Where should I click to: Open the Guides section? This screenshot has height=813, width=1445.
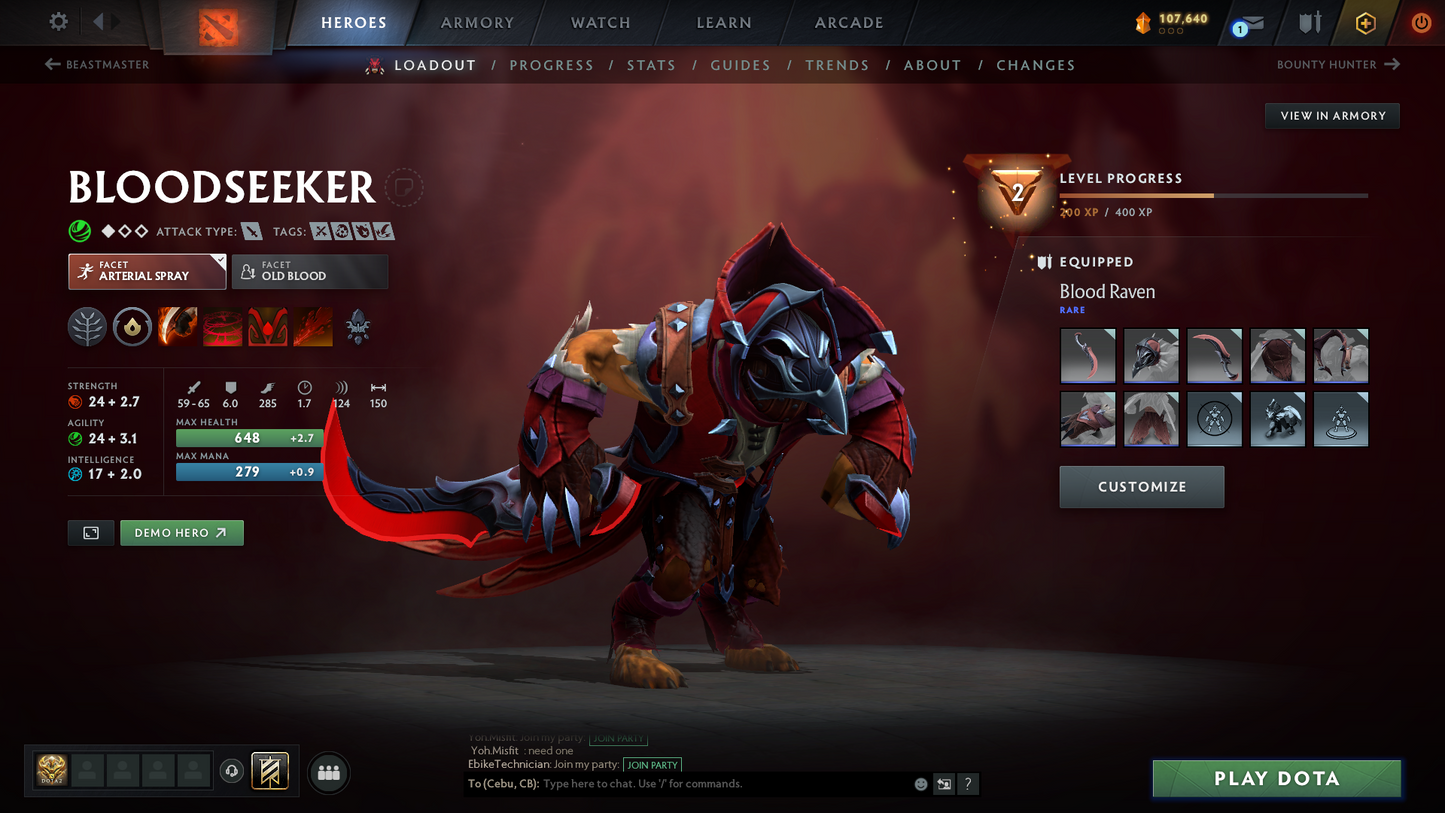(x=740, y=65)
